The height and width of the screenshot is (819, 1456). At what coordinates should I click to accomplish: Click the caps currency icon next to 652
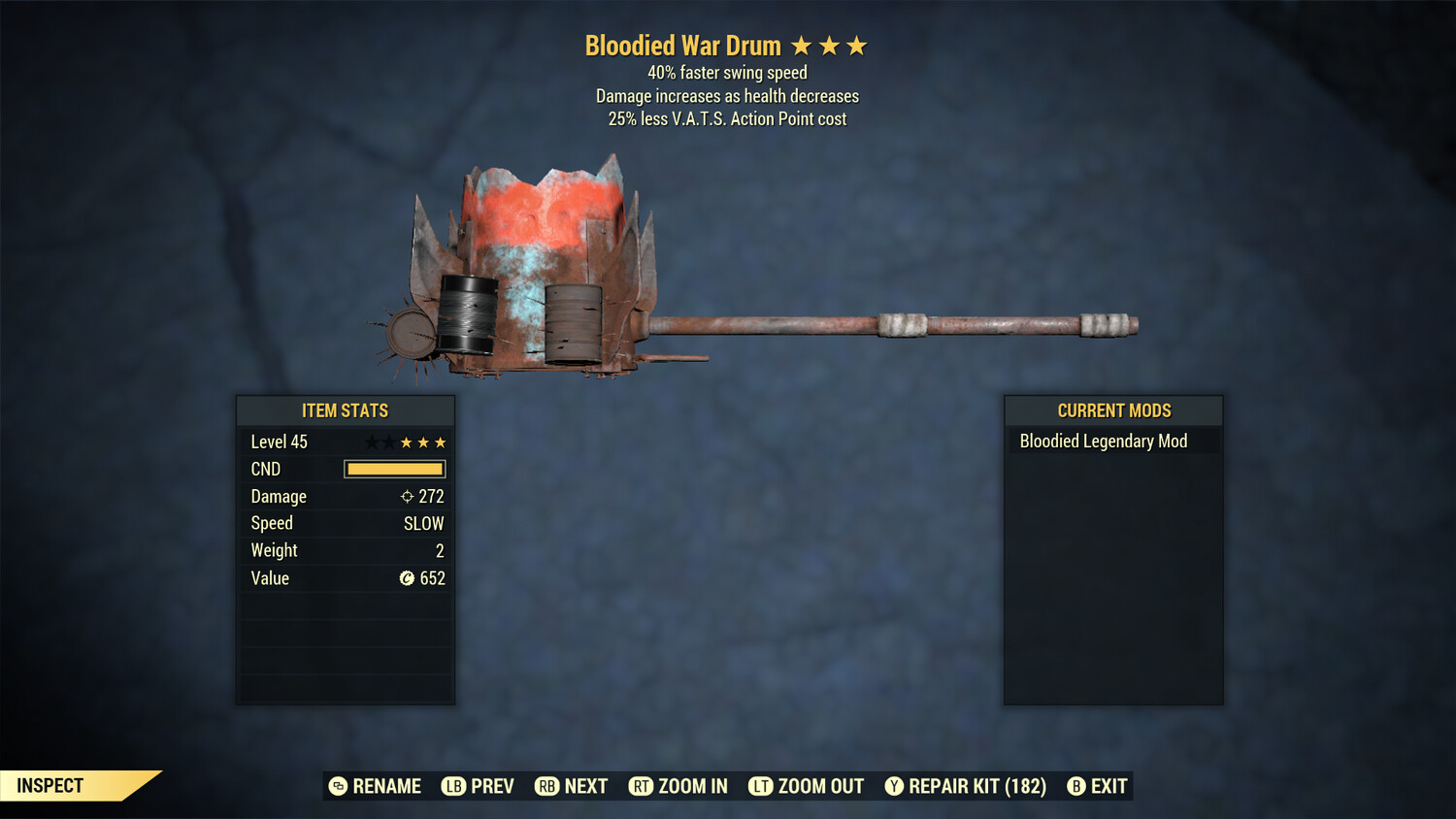click(409, 578)
